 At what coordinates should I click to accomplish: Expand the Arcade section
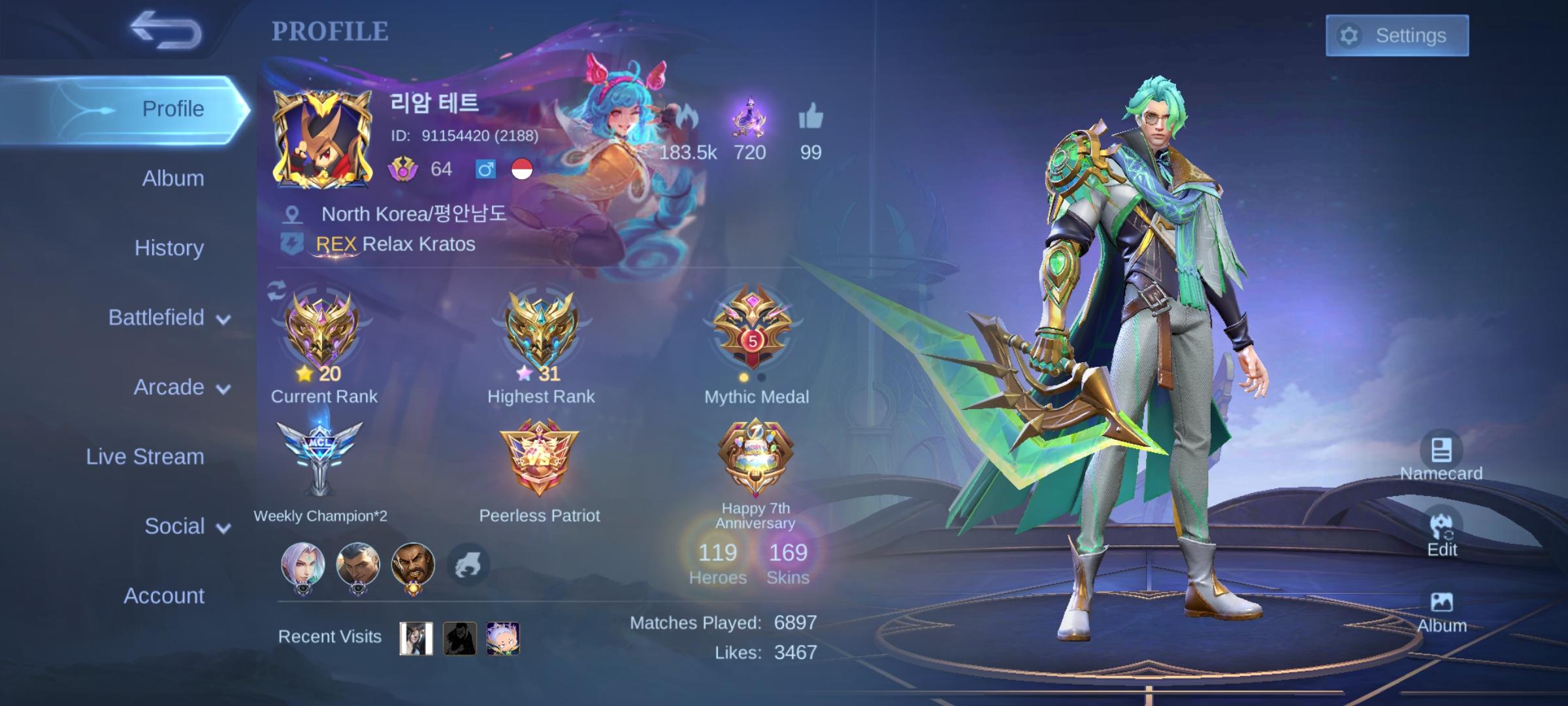point(172,387)
